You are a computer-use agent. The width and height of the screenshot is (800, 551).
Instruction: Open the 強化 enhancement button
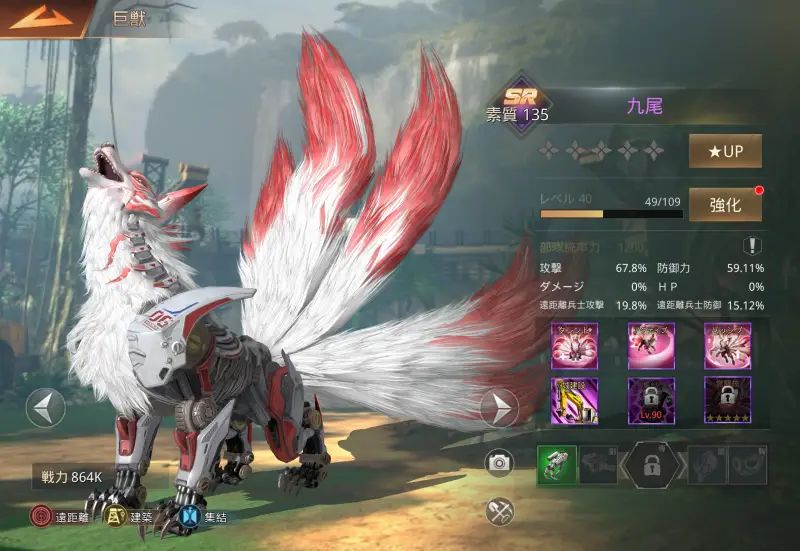tap(725, 204)
